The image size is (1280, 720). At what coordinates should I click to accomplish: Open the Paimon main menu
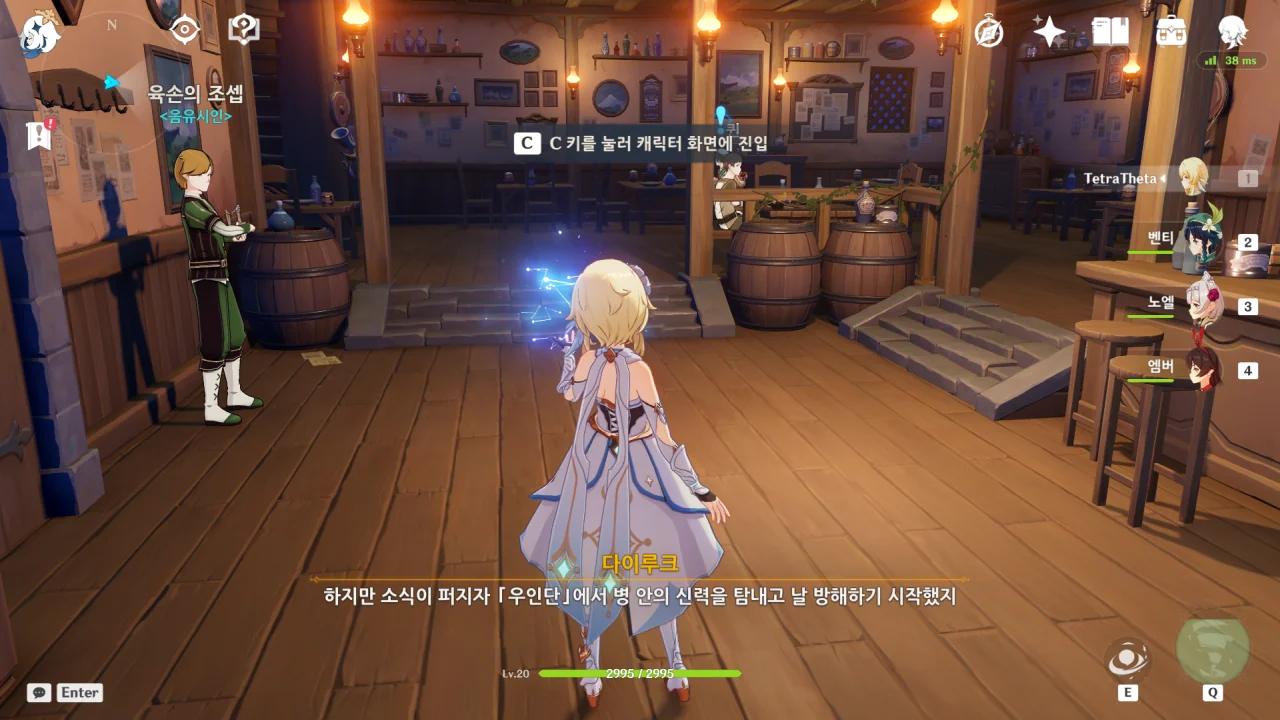[40, 33]
